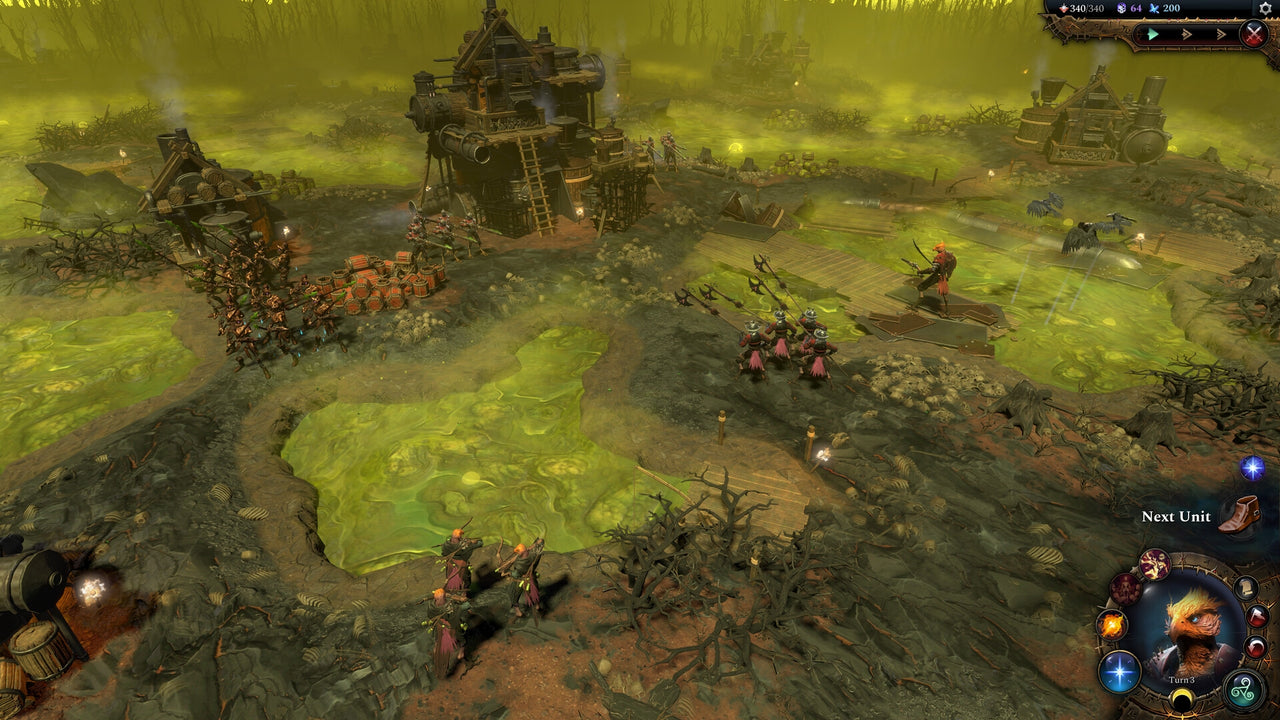1280x720 pixels.
Task: Click the small blue star icon above Next Unit
Action: tap(1252, 465)
